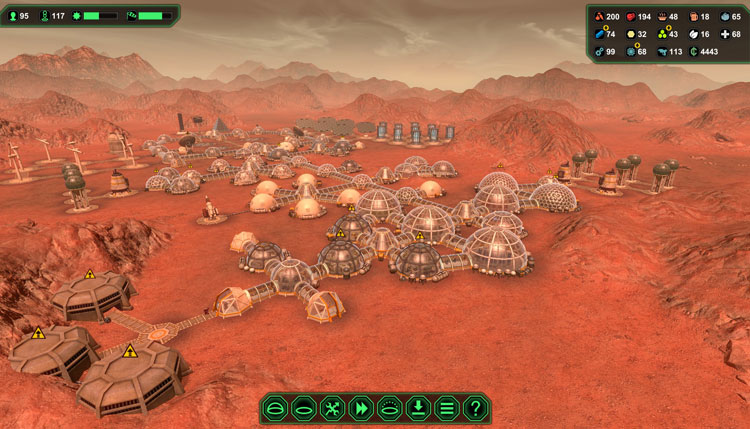Click the dotted-arc dome button
Viewport: 750px width, 429px height.
pyautogui.click(x=390, y=408)
